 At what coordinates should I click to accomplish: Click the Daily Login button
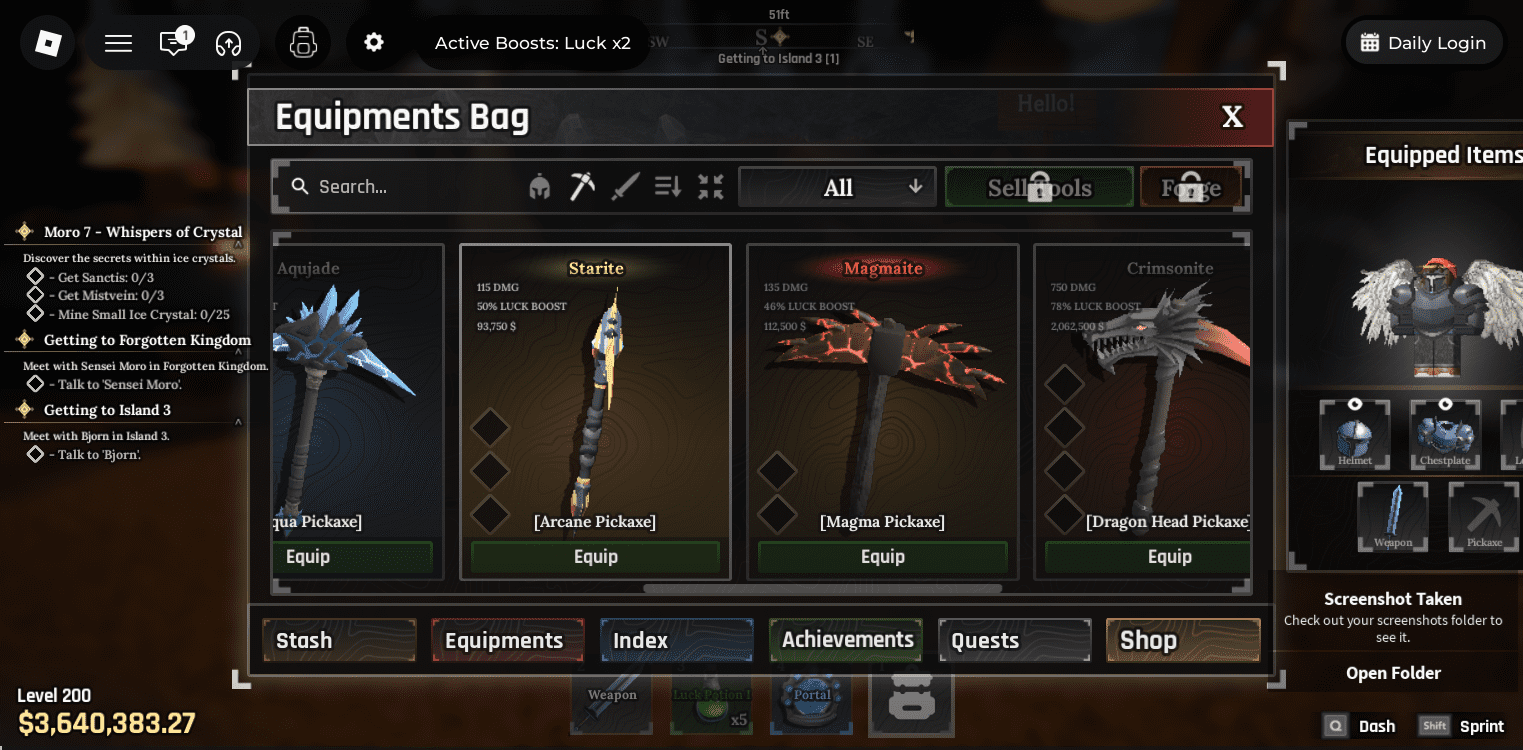[x=1423, y=42]
